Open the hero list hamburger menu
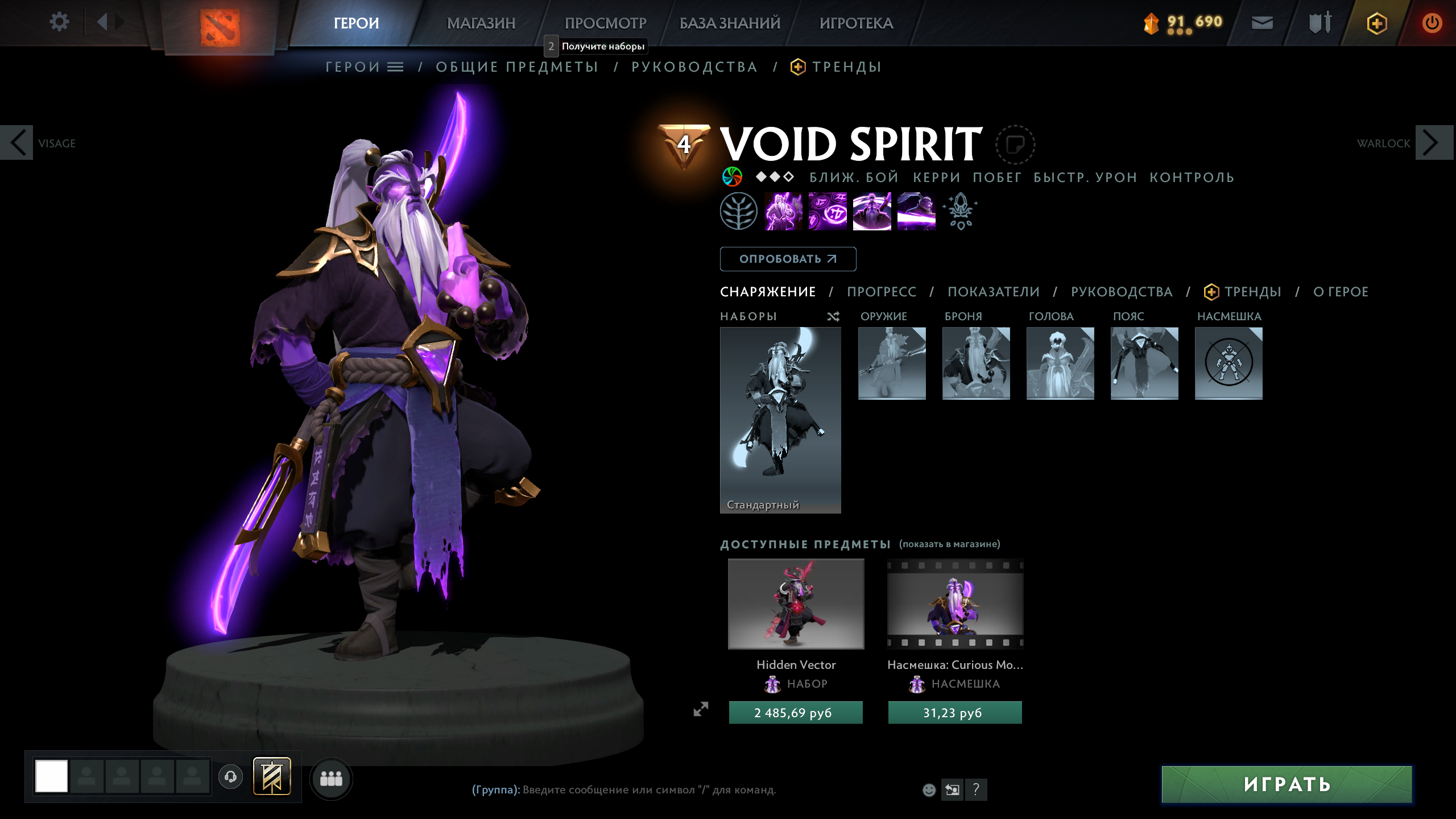Image resolution: width=1456 pixels, height=819 pixels. tap(396, 67)
